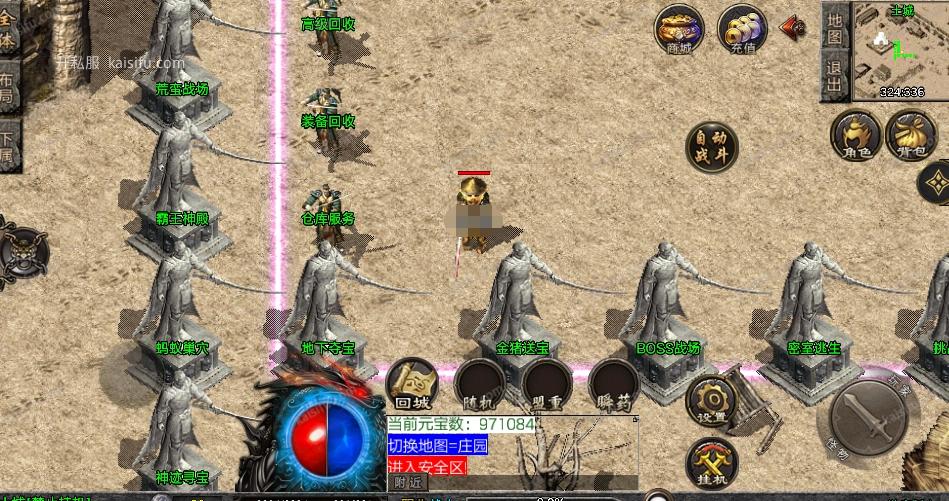The image size is (949, 501).
Task: Click the 退出 exit button
Action: (835, 76)
